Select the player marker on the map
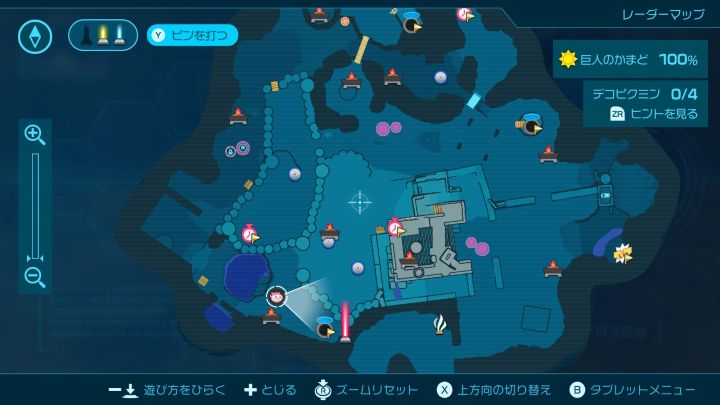This screenshot has width=720, height=405. (277, 295)
